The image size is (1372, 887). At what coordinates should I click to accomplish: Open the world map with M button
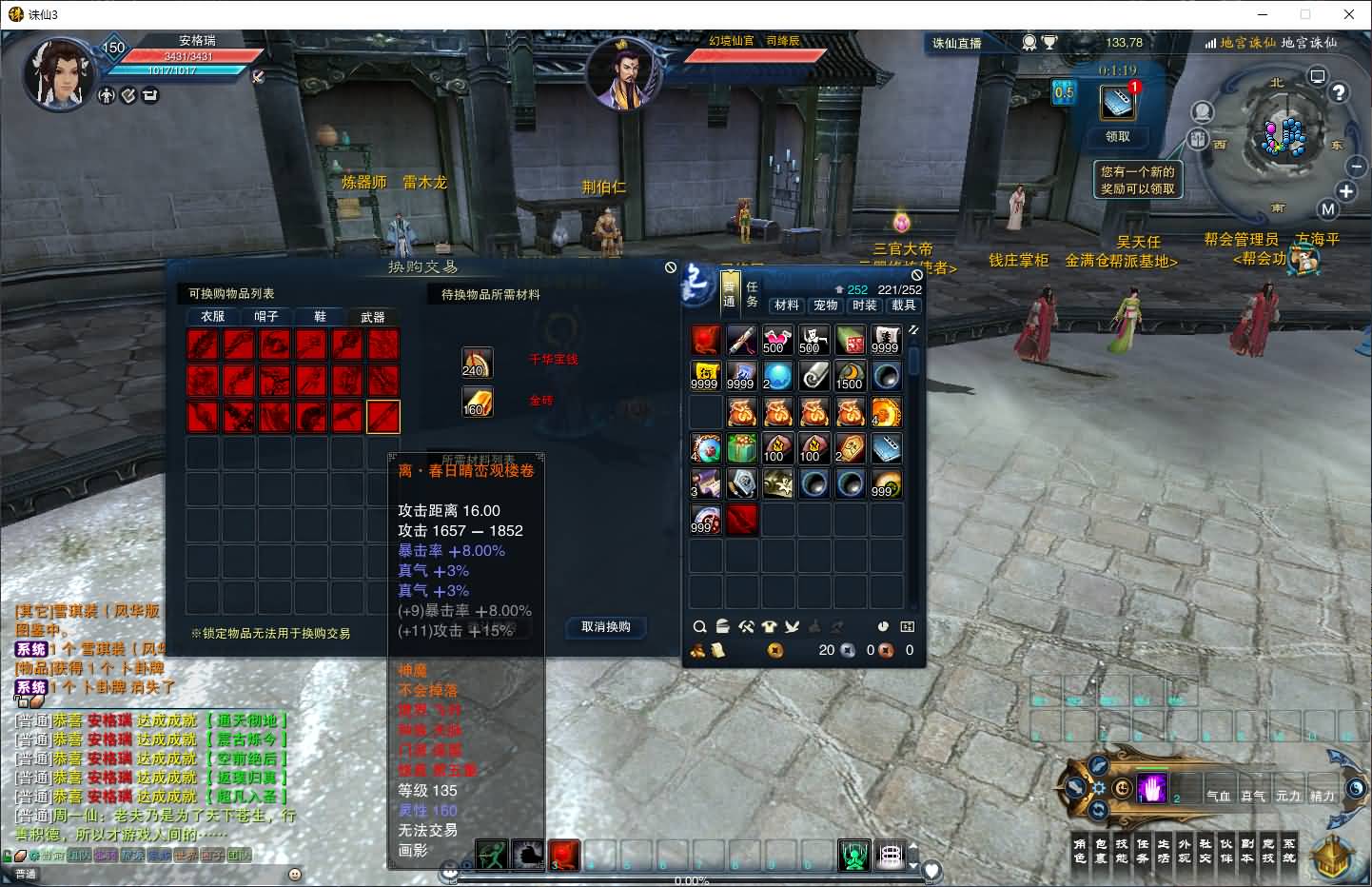click(x=1328, y=209)
